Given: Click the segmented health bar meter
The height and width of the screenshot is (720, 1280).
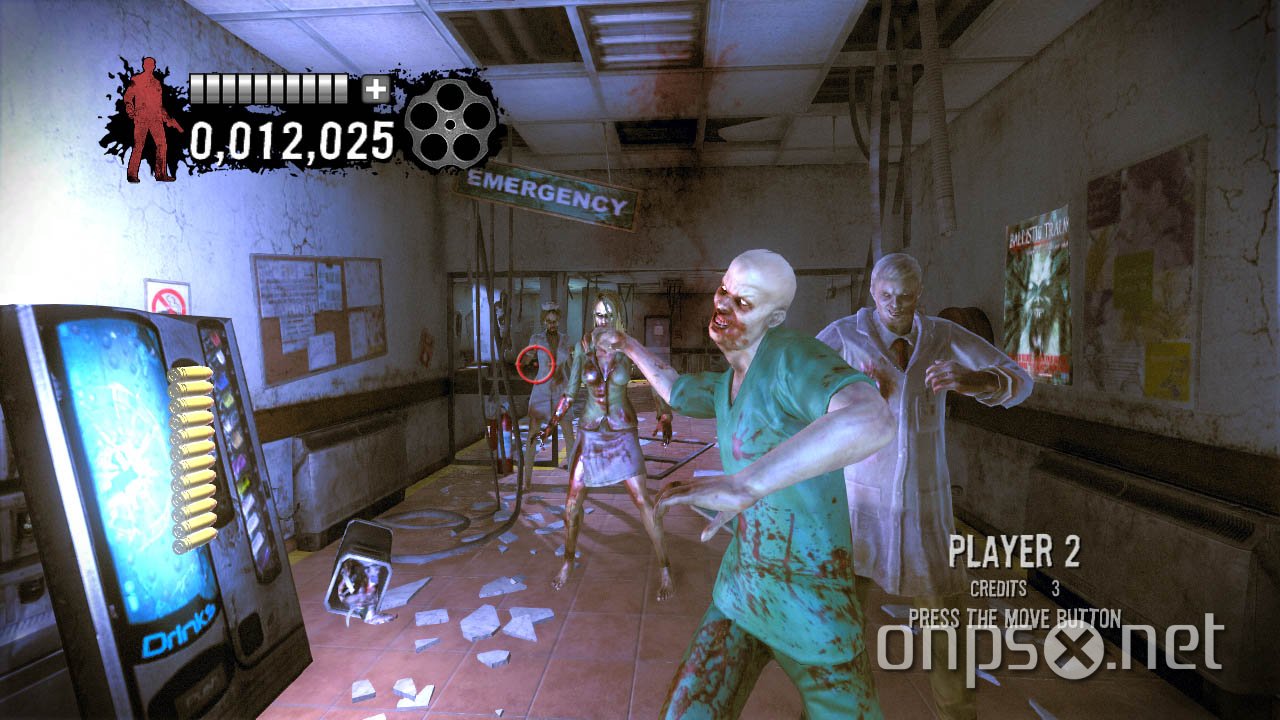Looking at the screenshot, I should [268, 88].
